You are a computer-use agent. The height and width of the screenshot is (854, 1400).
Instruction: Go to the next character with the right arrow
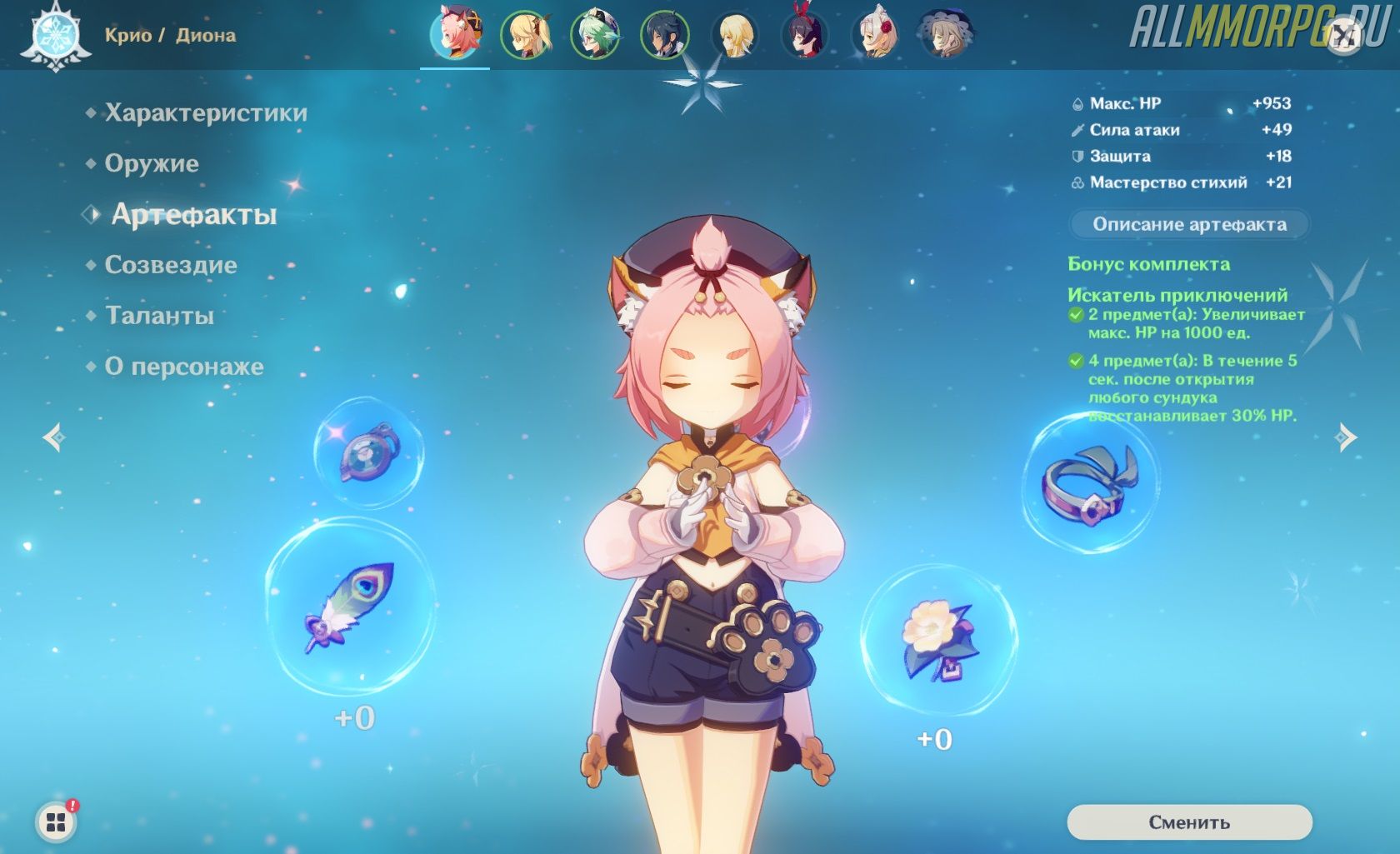click(x=1345, y=437)
